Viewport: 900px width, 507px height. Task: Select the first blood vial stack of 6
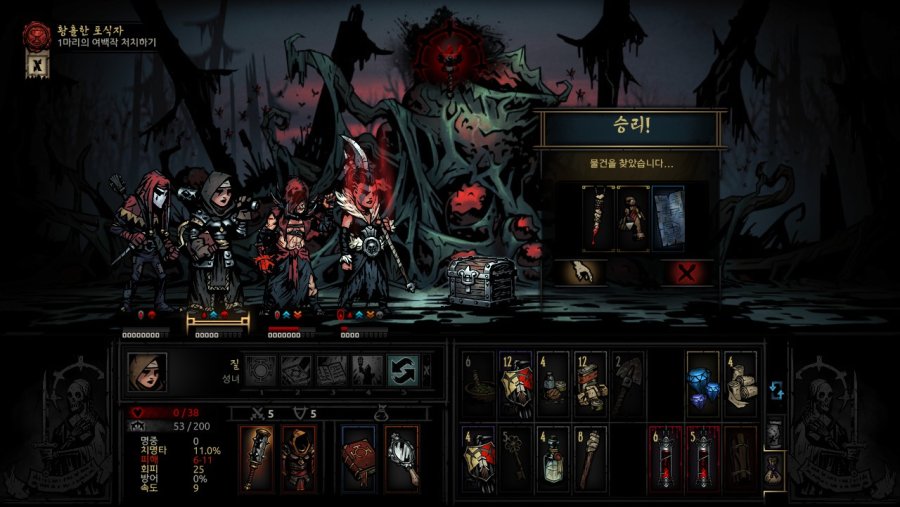point(664,457)
